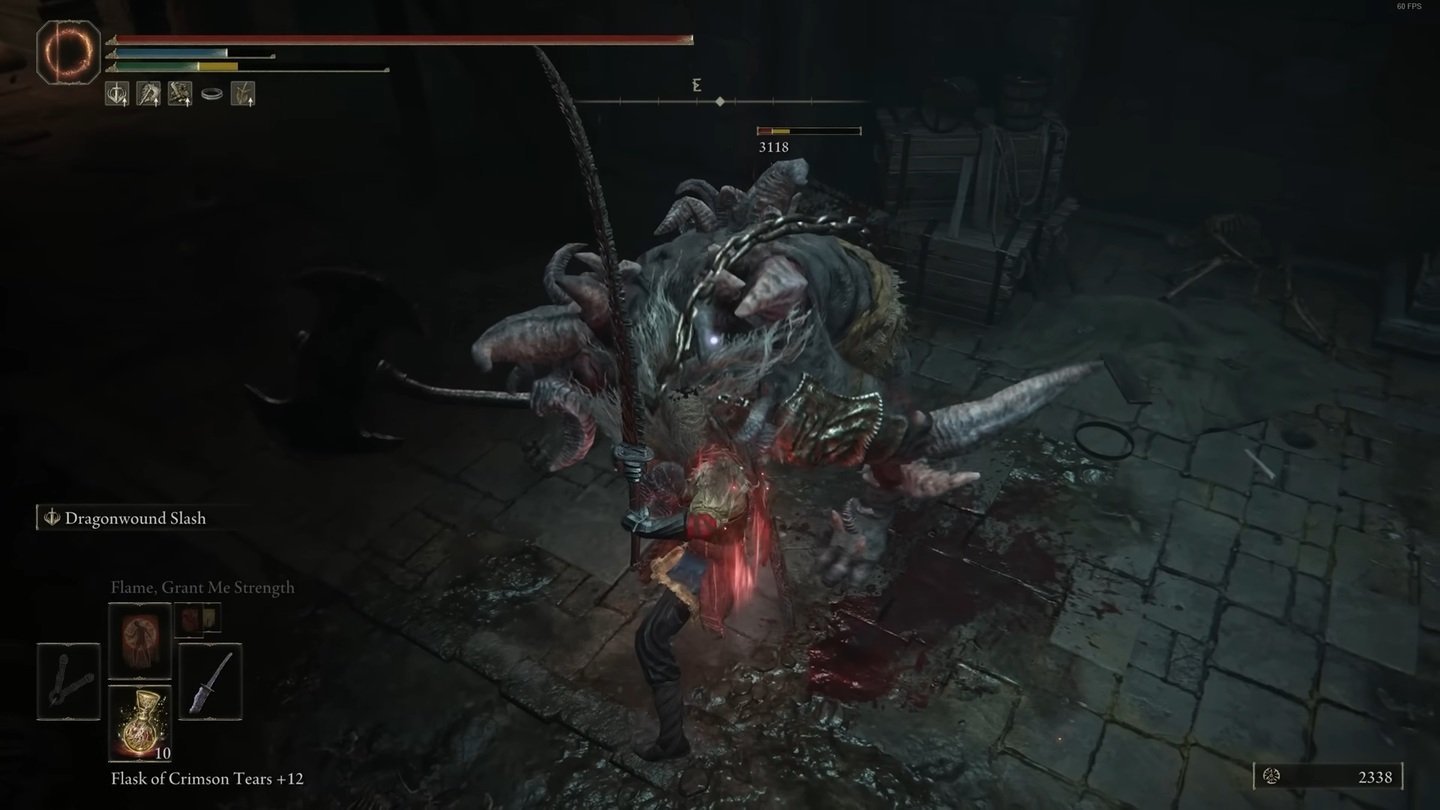This screenshot has height=810, width=1440.
Task: Click the small queued spell thumbnails
Action: point(197,619)
